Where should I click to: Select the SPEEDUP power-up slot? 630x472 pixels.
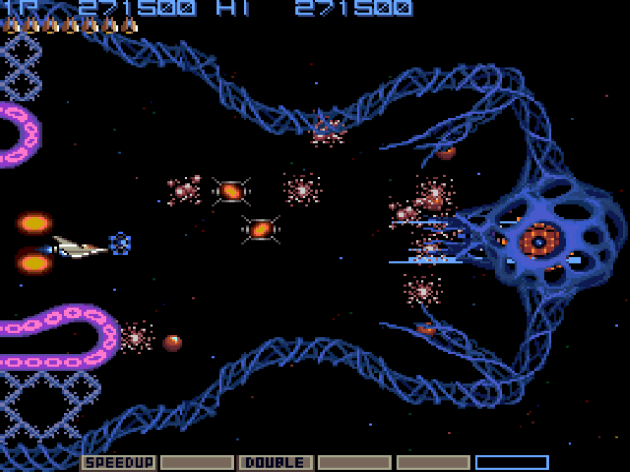pyautogui.click(x=116, y=462)
